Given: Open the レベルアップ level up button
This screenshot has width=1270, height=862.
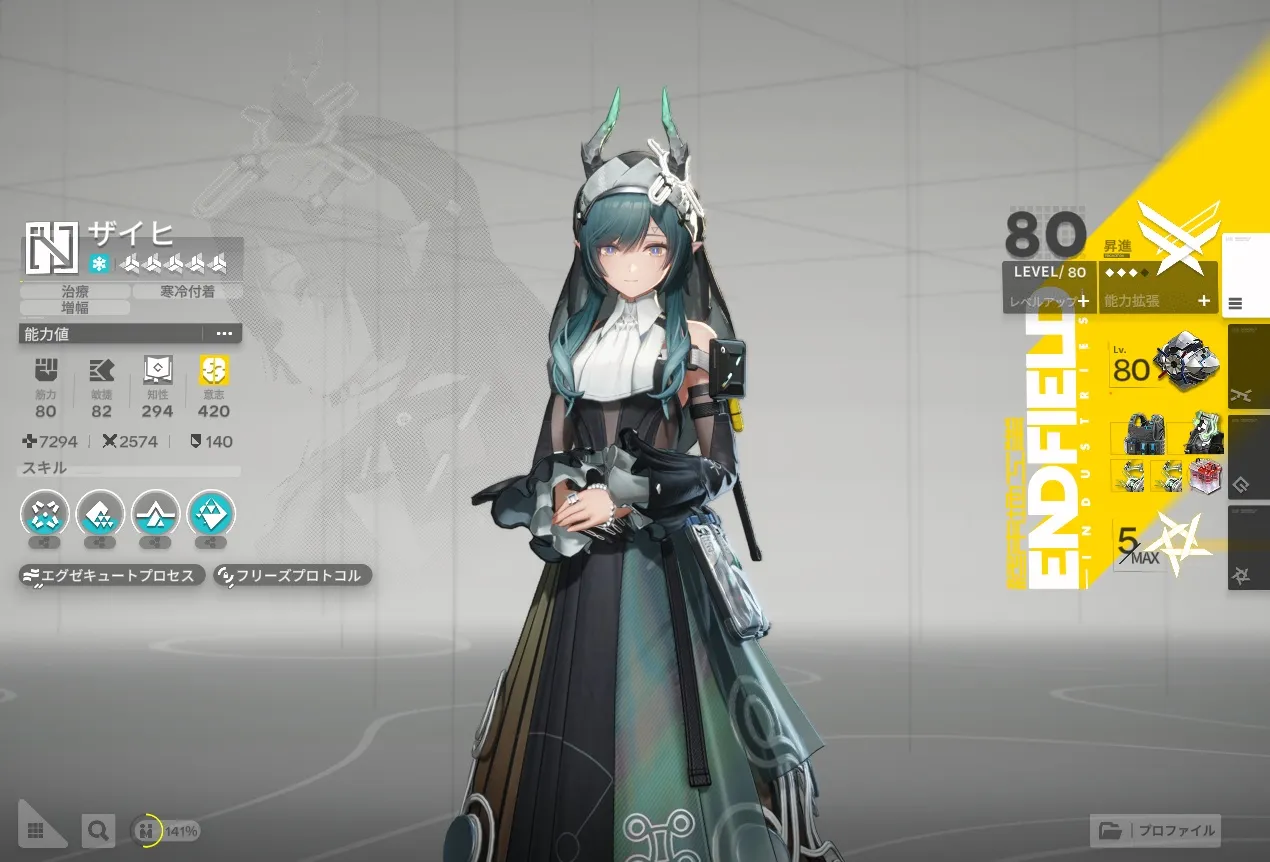Looking at the screenshot, I should tap(1049, 300).
